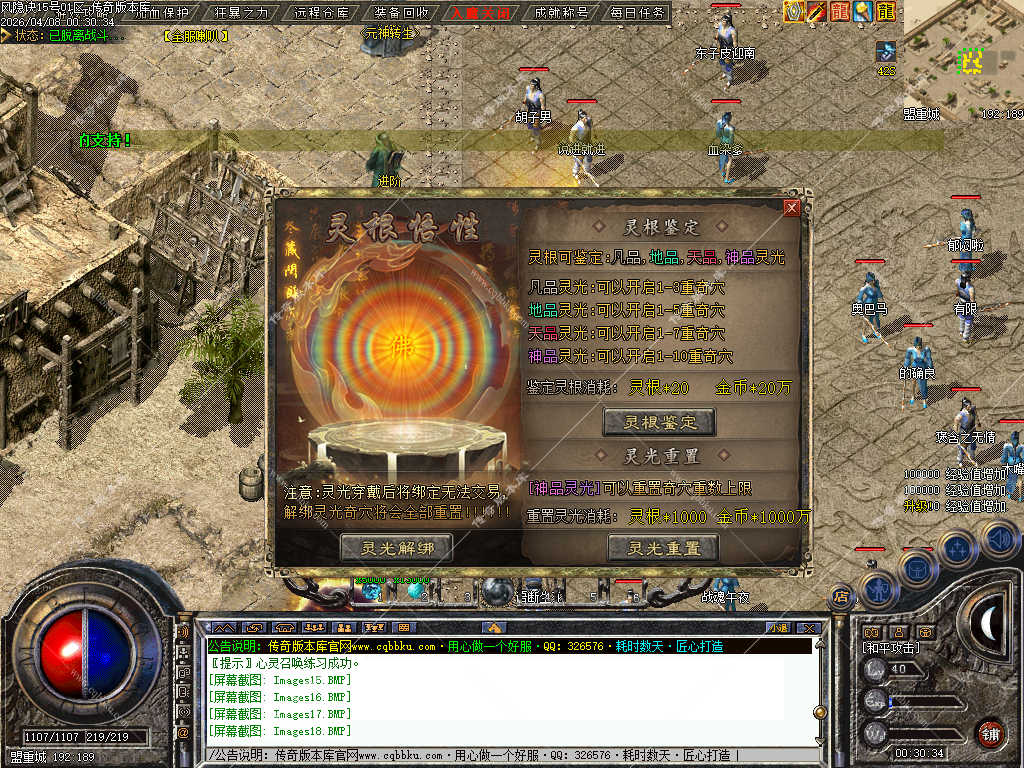Screen dimensions: 1024x768
Task: Open the 店 shop round button
Action: click(x=841, y=597)
